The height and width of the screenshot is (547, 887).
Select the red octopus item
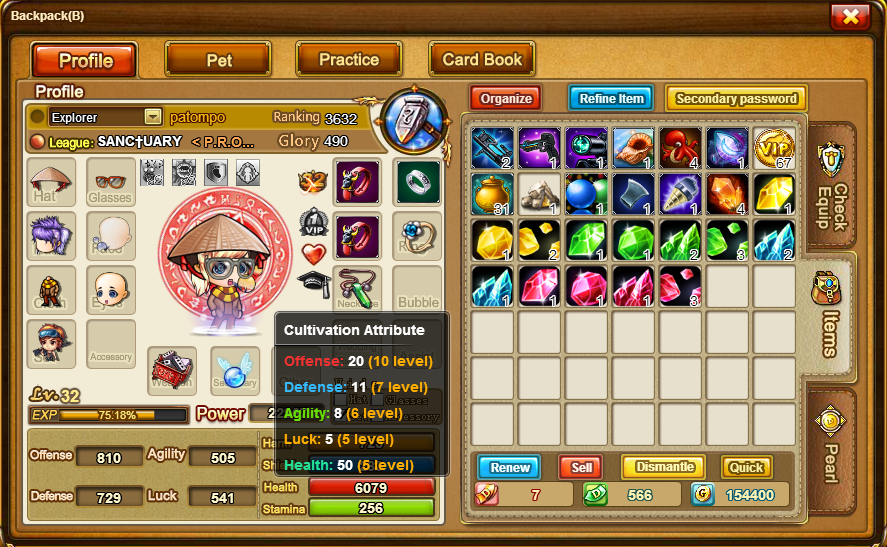click(680, 148)
